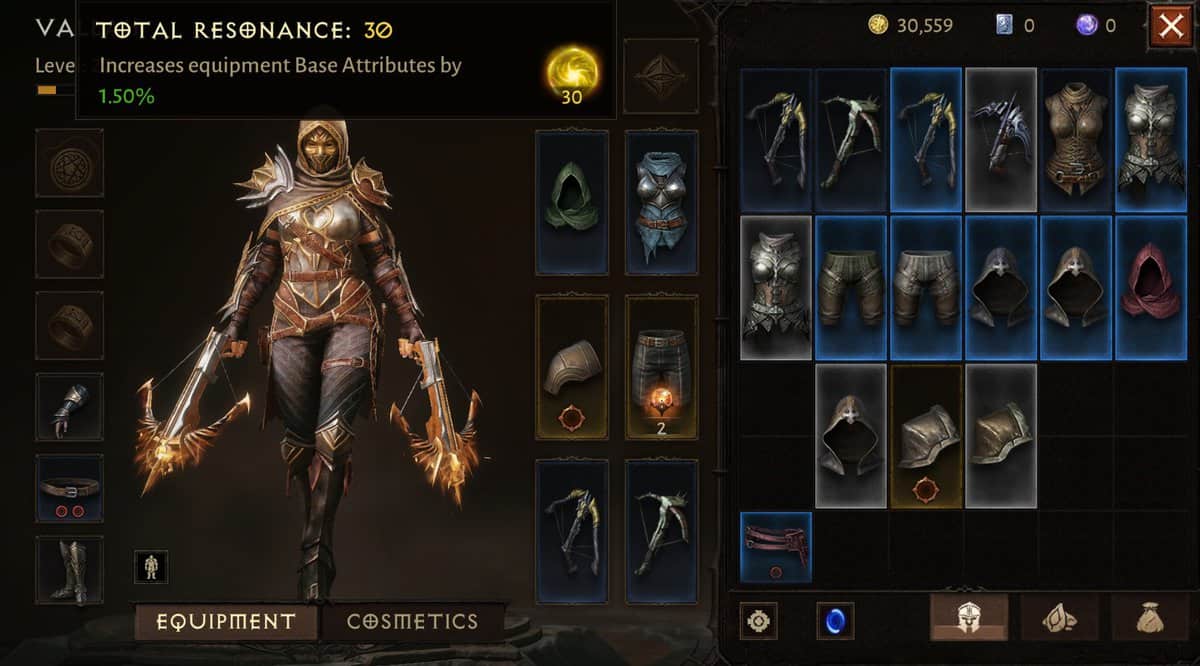Select the equipped shoulder pauldron slot
The width and height of the screenshot is (1200, 666).
[571, 367]
